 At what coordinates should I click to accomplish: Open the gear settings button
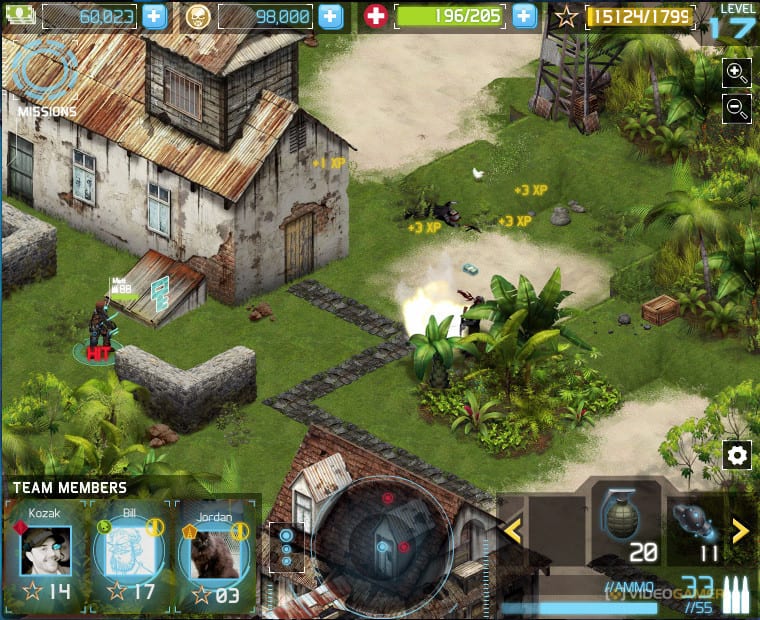[x=737, y=456]
